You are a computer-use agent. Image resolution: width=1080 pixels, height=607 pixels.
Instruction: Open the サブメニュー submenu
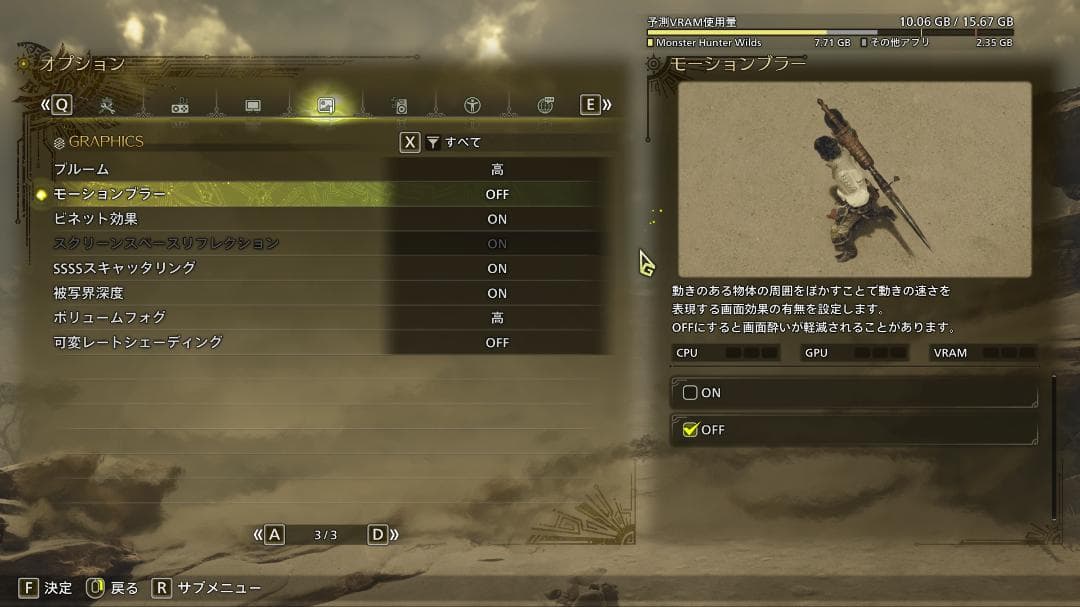click(206, 588)
